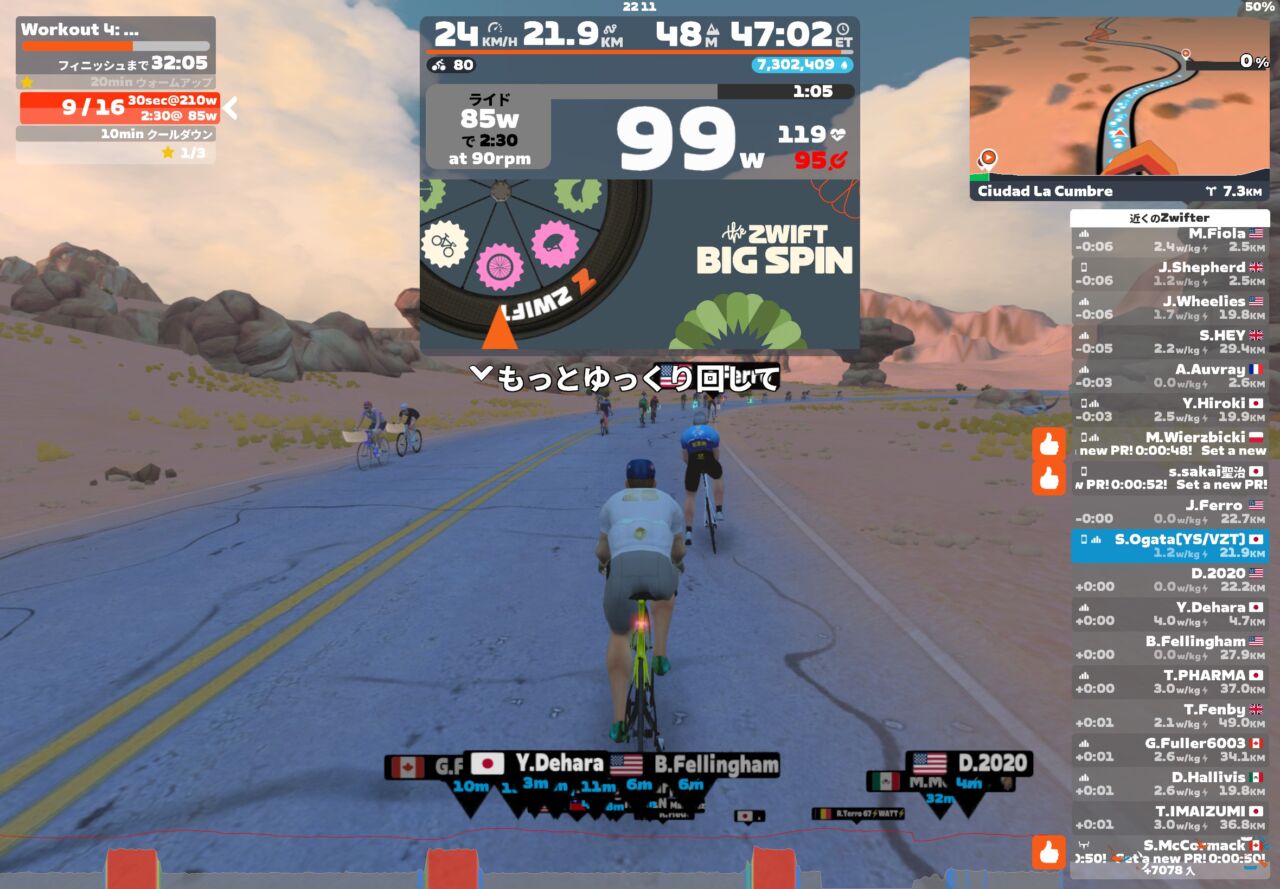The width and height of the screenshot is (1280, 889).
Task: Open the Ciudad La Cumbre minimap
Action: pyautogui.click(x=1119, y=108)
